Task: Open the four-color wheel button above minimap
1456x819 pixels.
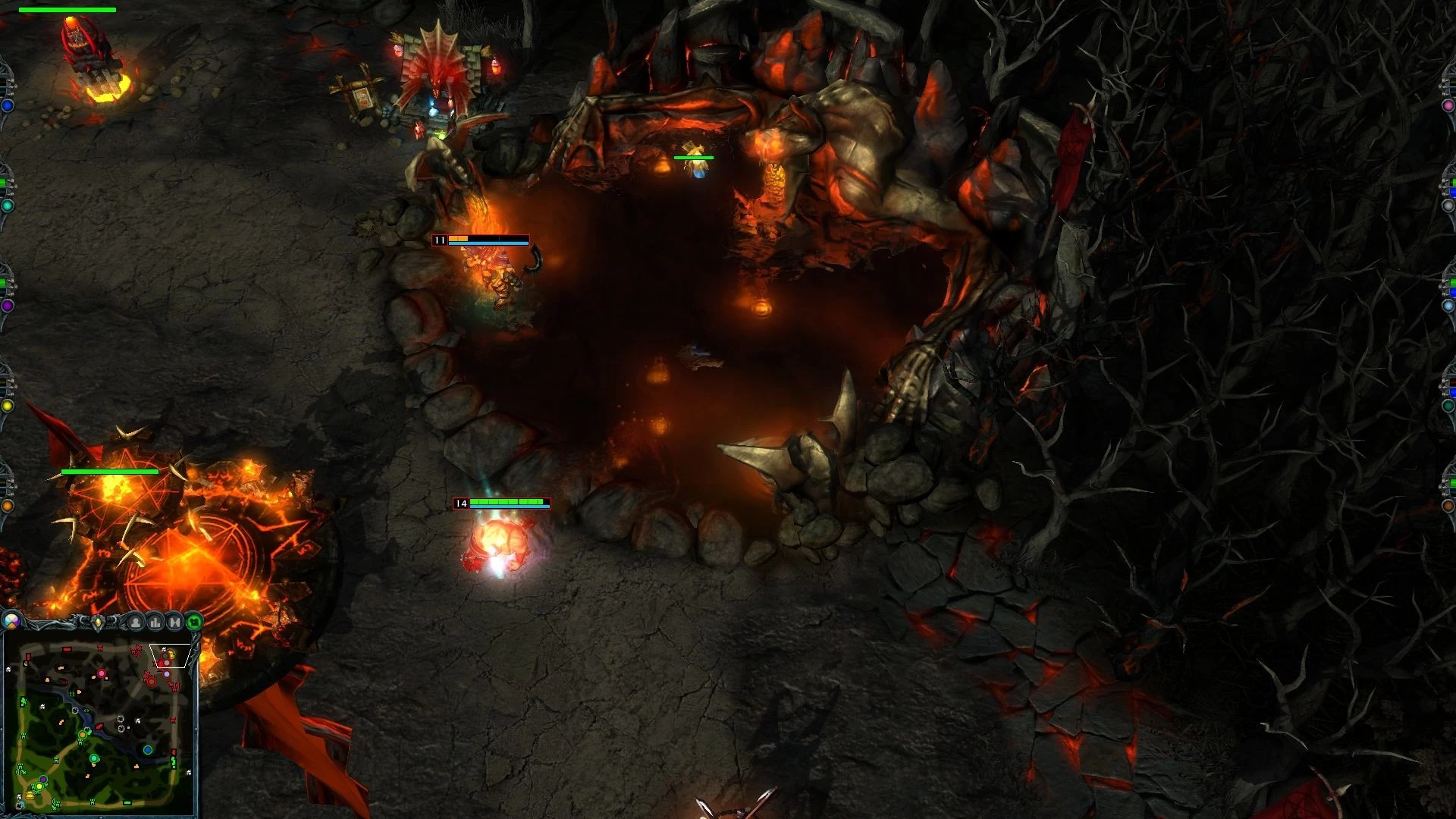Action: pos(11,622)
